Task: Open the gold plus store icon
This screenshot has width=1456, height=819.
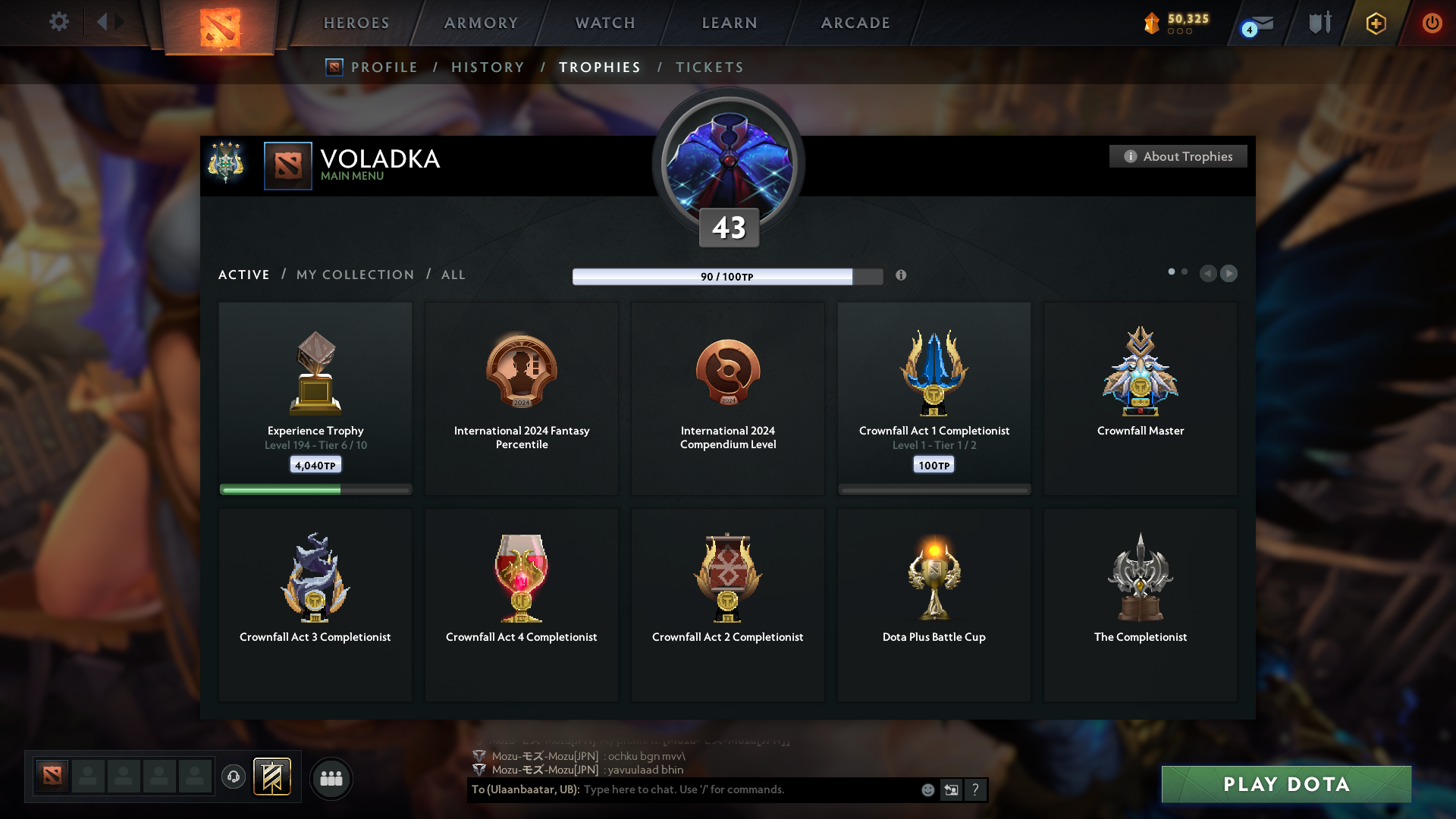Action: (x=1376, y=23)
